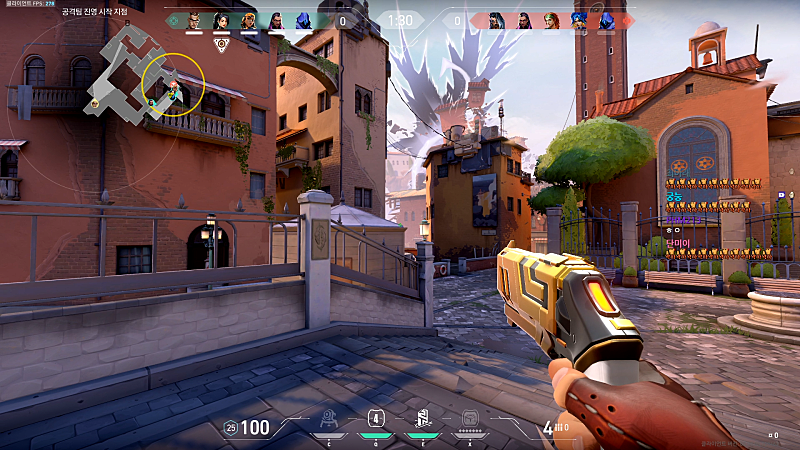Activate the Trademark trap ability icon
Screen dimensions: 800x450
pyautogui.click(x=327, y=420)
